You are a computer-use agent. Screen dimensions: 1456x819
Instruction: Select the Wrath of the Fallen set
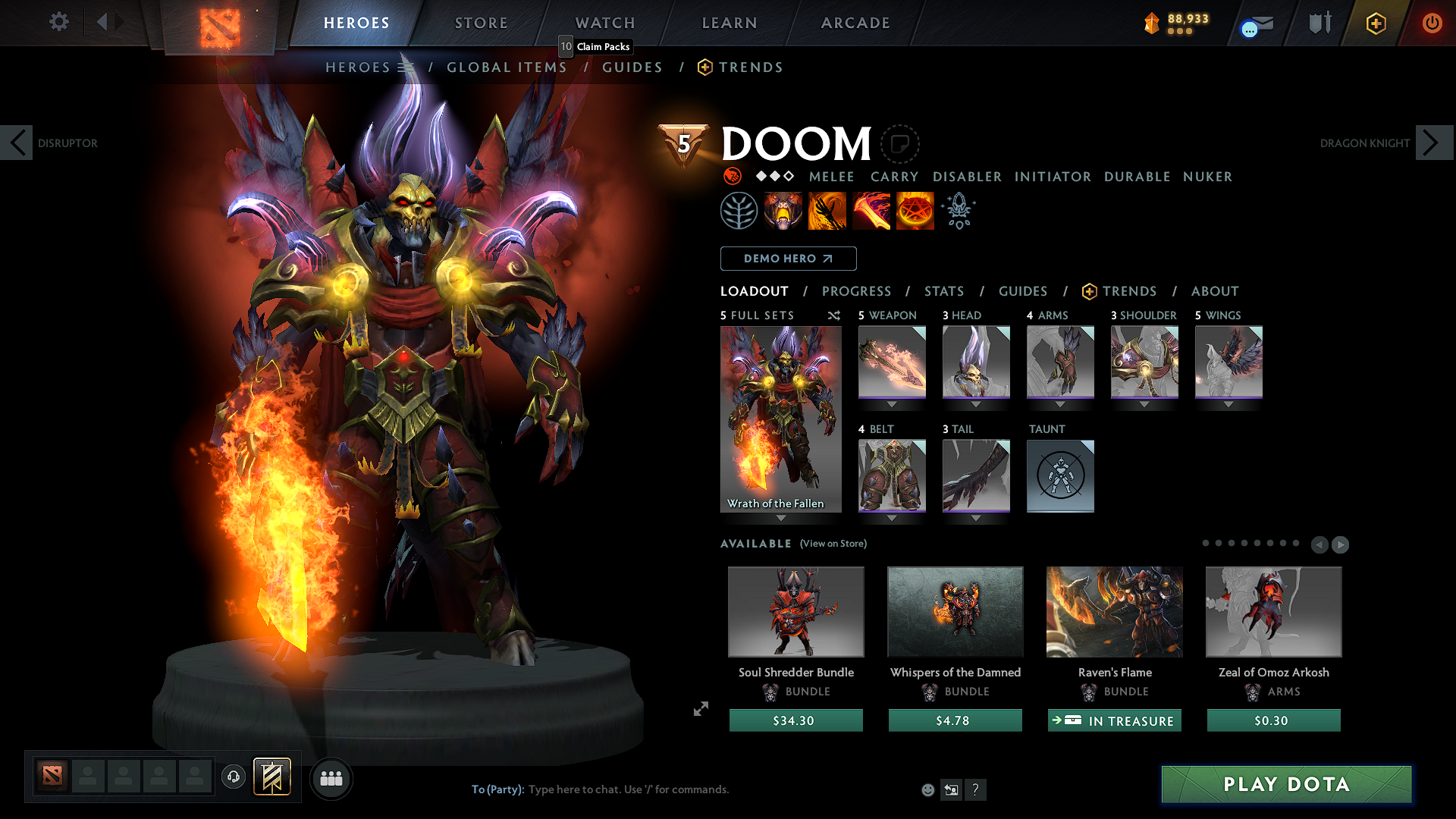click(x=780, y=419)
